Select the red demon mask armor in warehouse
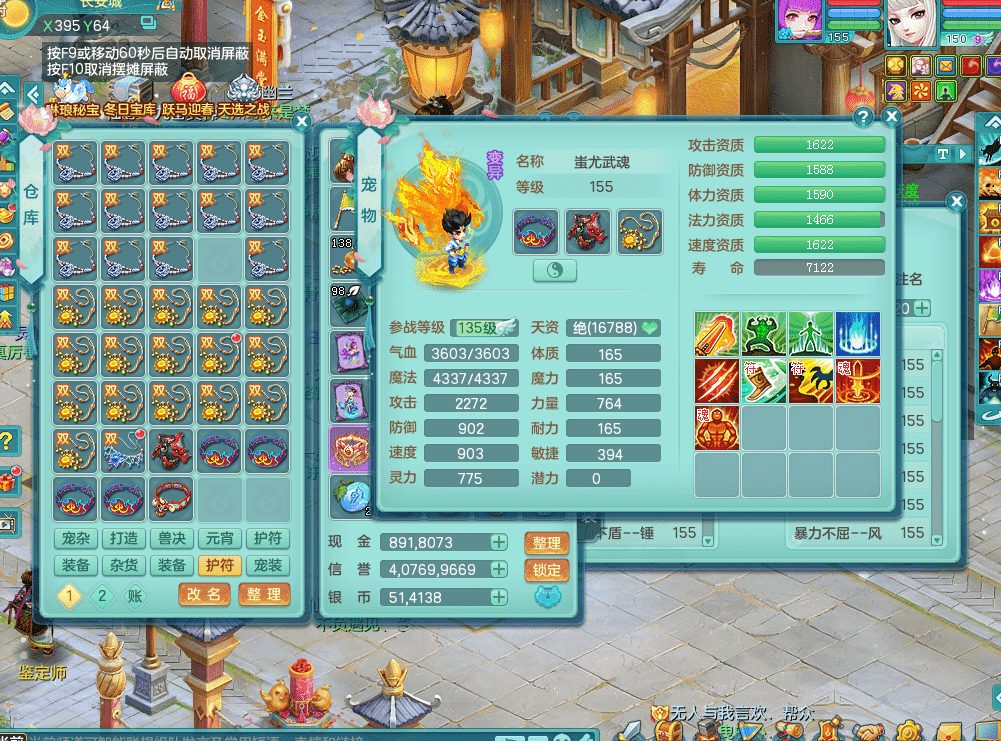Screen dimensions: 1001x741 tap(172, 452)
